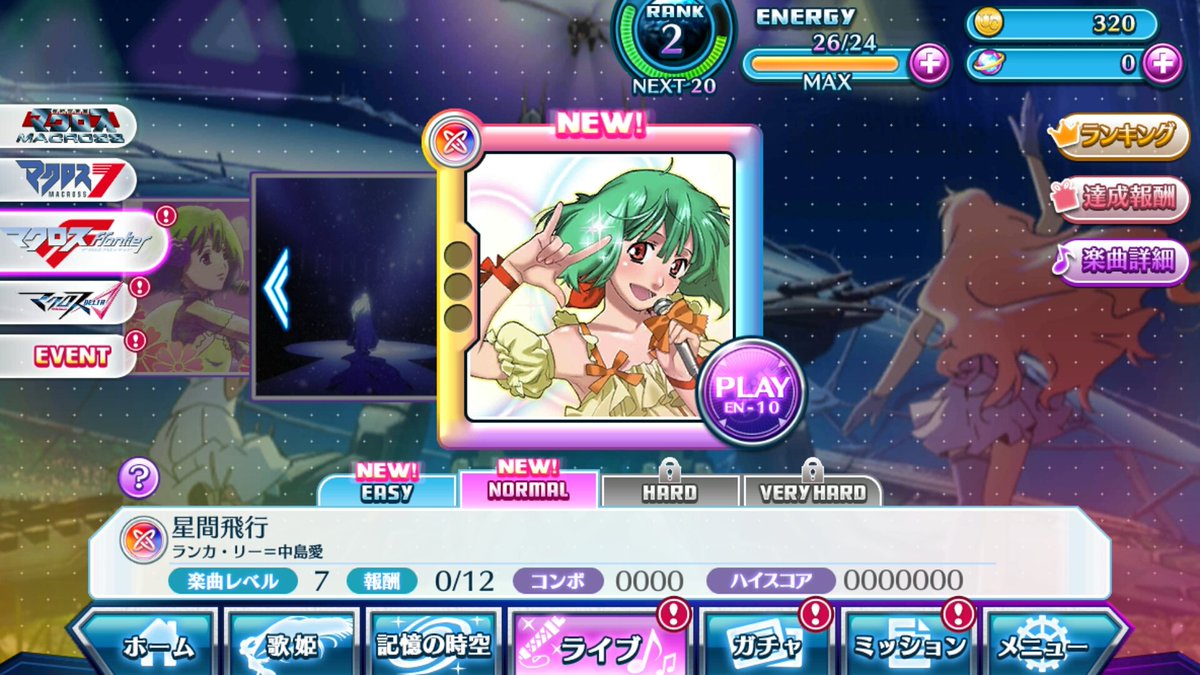The image size is (1200, 675).
Task: Click the purple question mark help icon
Action: tap(139, 478)
